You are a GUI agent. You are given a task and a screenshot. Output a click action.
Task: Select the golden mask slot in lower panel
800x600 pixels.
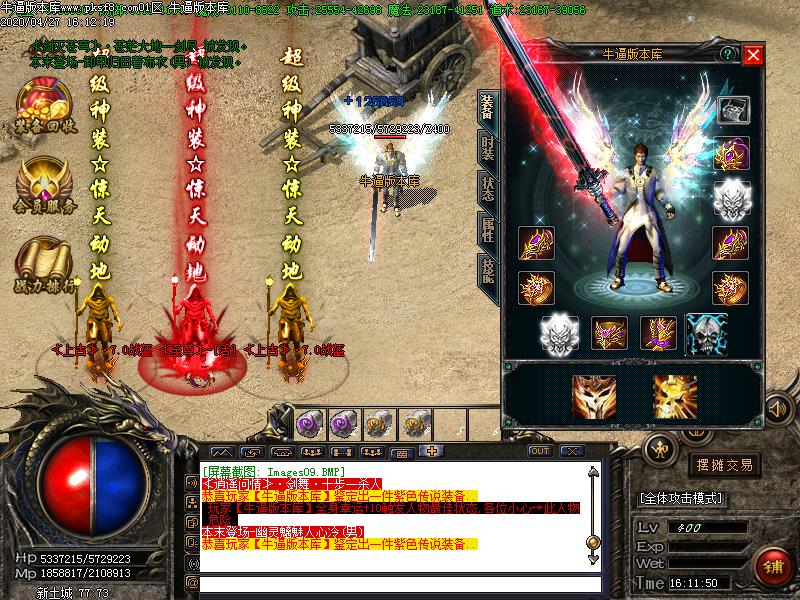point(593,394)
